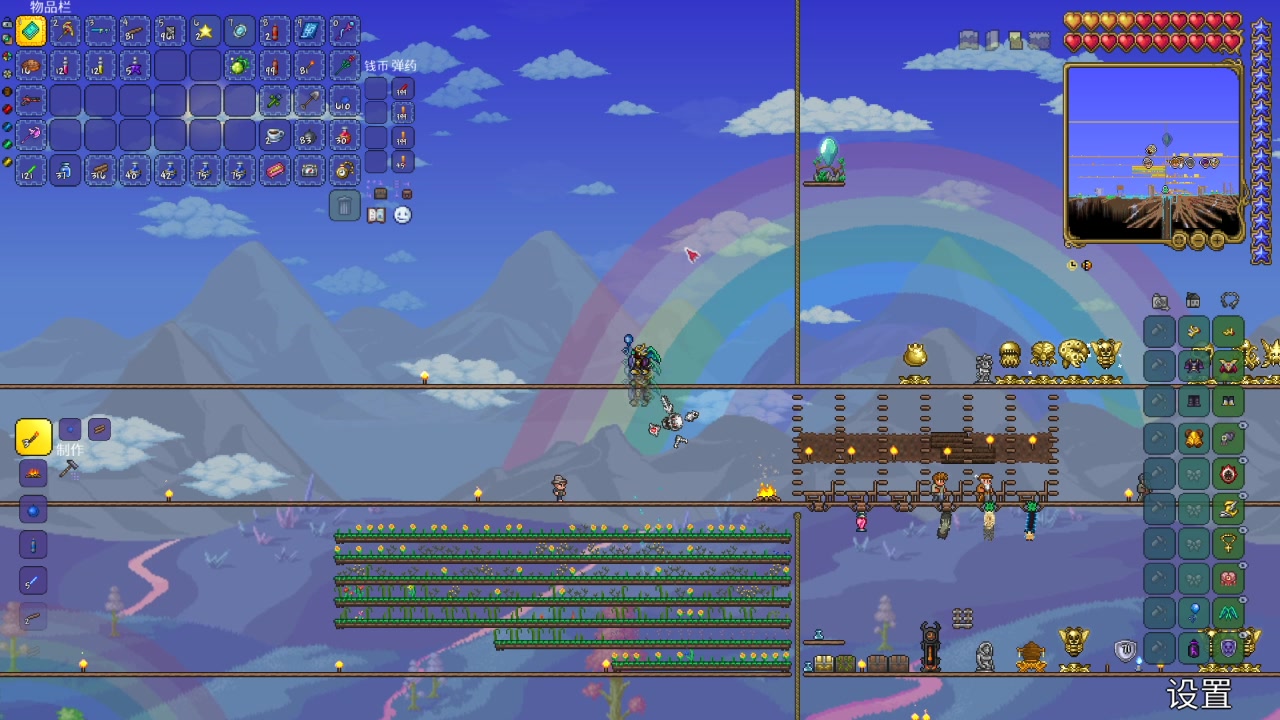Open the bestiary book
Viewport: 1280px width, 720px height.
[x=376, y=215]
